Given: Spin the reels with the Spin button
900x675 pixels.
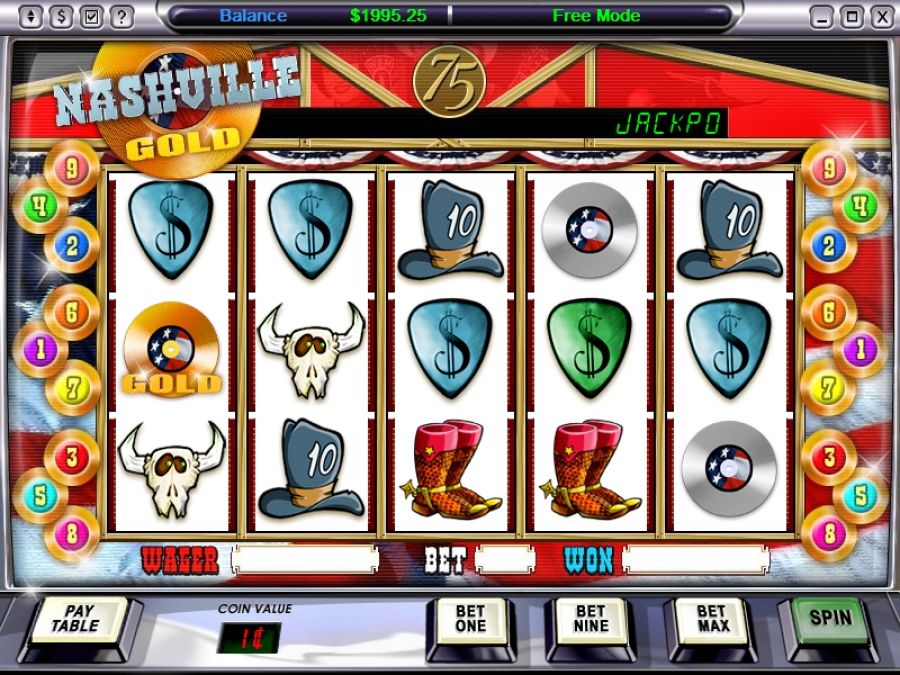Looking at the screenshot, I should pos(831,618).
